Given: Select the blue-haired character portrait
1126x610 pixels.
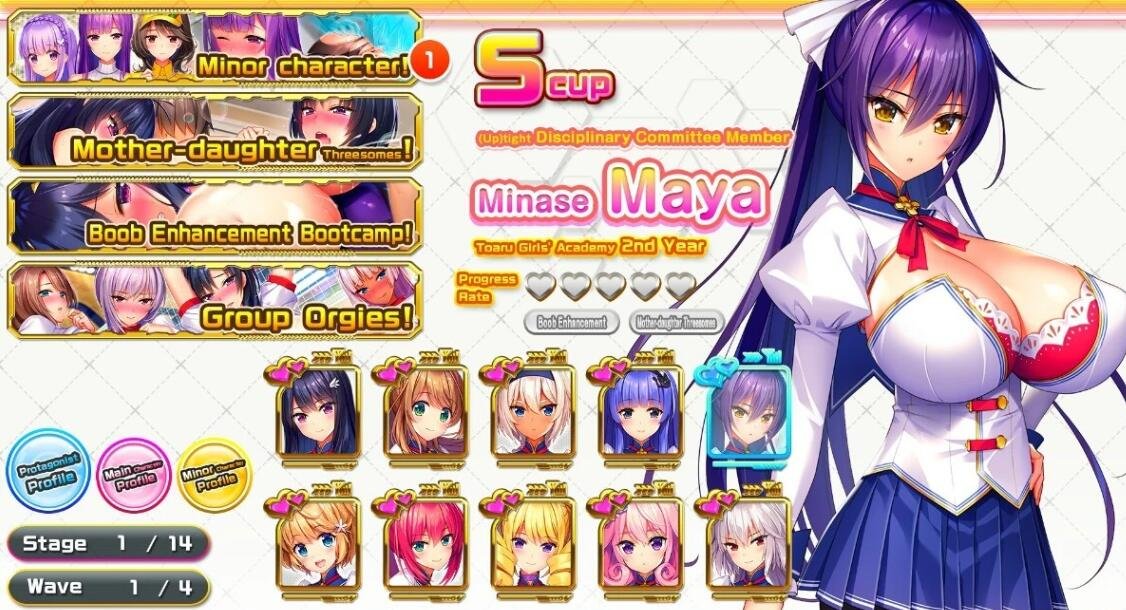Looking at the screenshot, I should 640,418.
